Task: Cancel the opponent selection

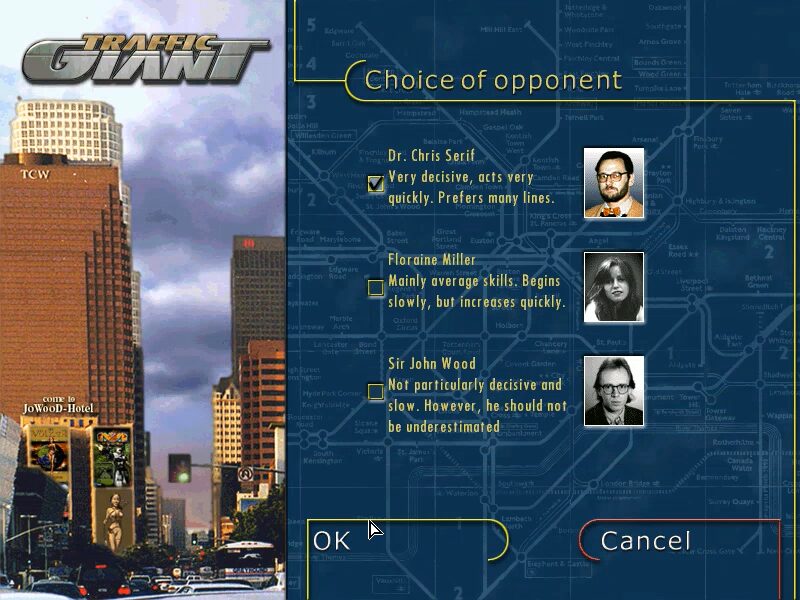Action: pyautogui.click(x=645, y=541)
